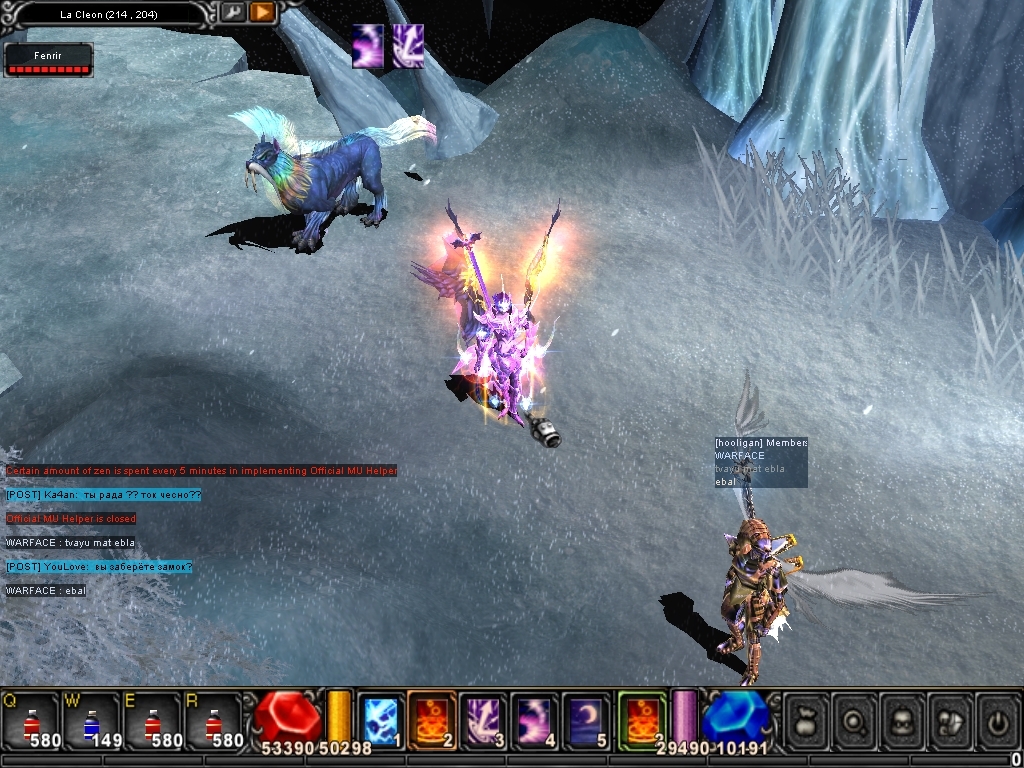Screen dimensions: 1024x768
Task: Open the inventory bag menu button
Action: pos(806,720)
